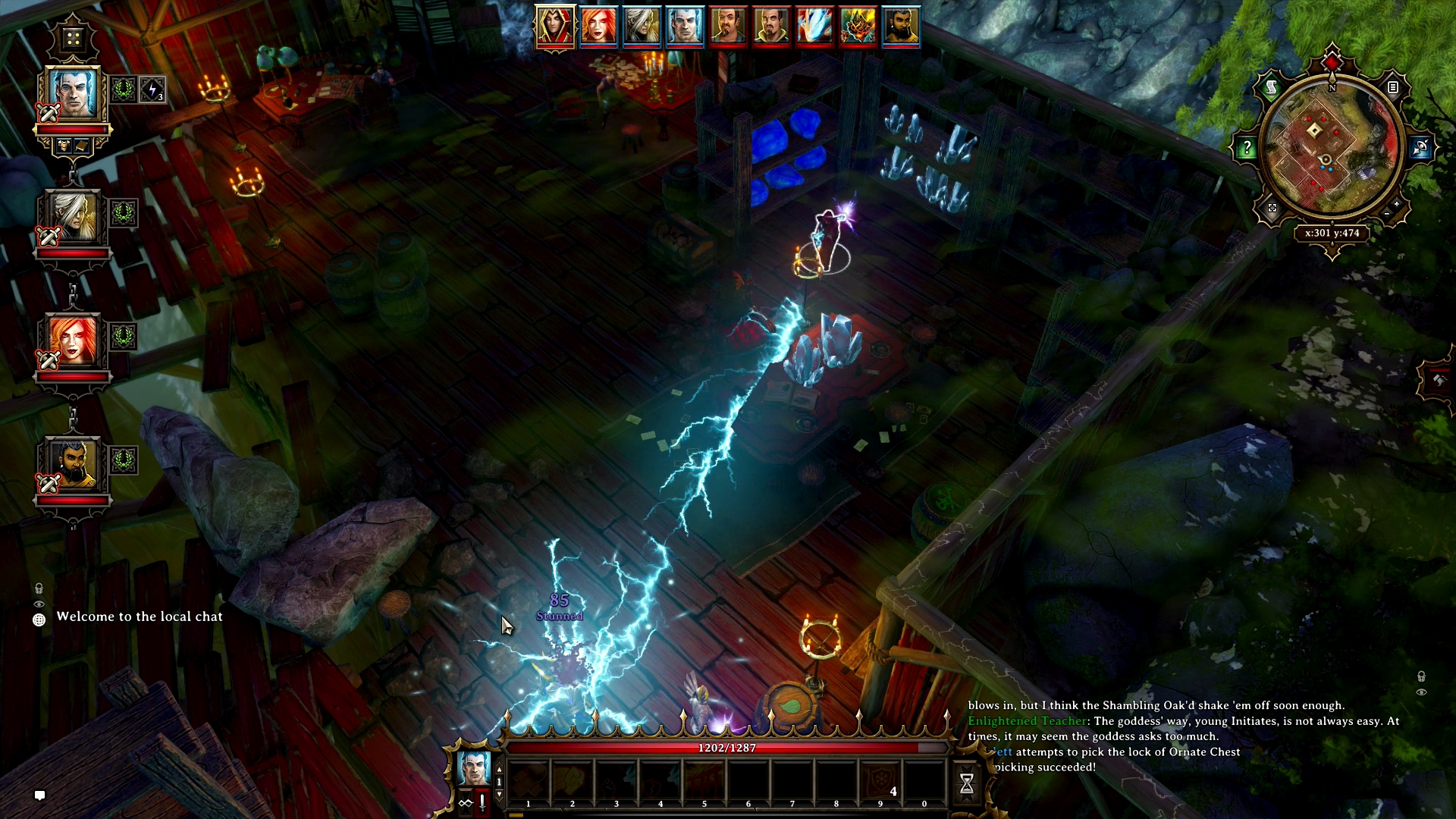Click the square bracket button below minimap
This screenshot has width=1456, height=819.
1272,208
